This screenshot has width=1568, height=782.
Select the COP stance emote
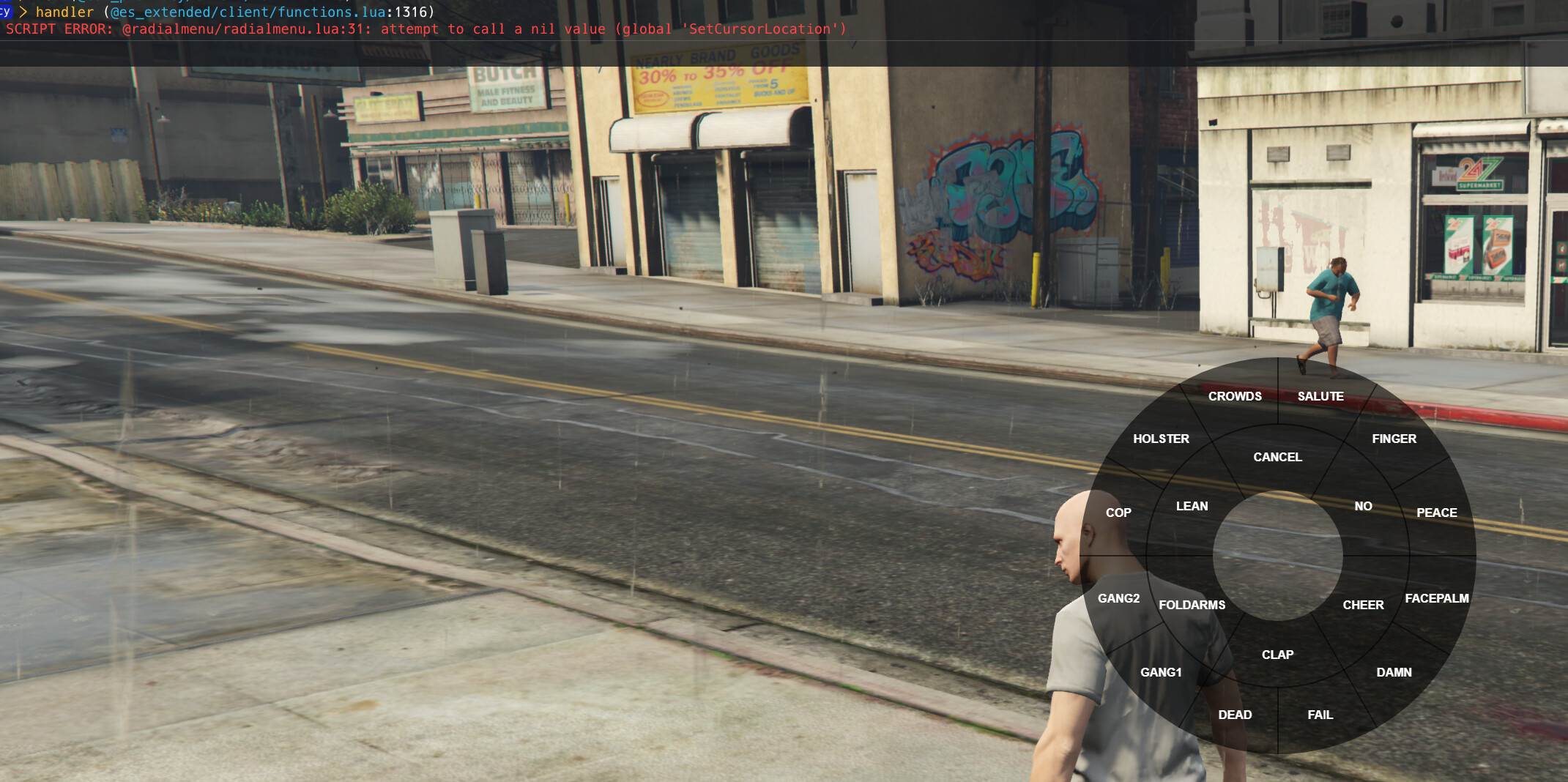[x=1119, y=513]
